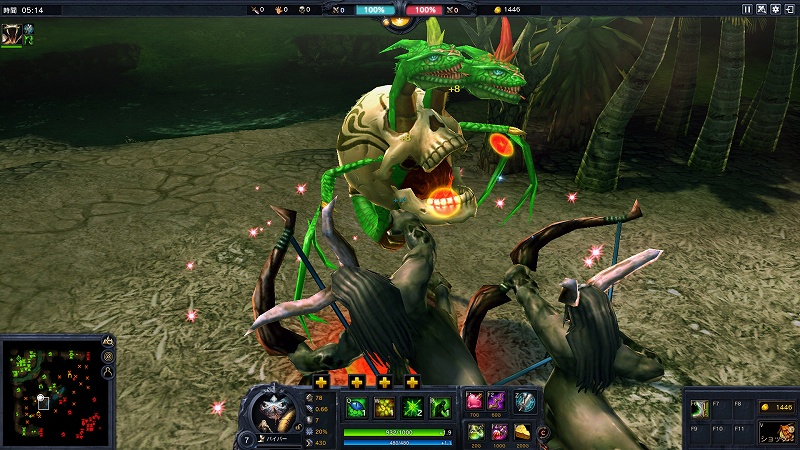
Task: Select the cheese wedge item
Action: point(522,431)
